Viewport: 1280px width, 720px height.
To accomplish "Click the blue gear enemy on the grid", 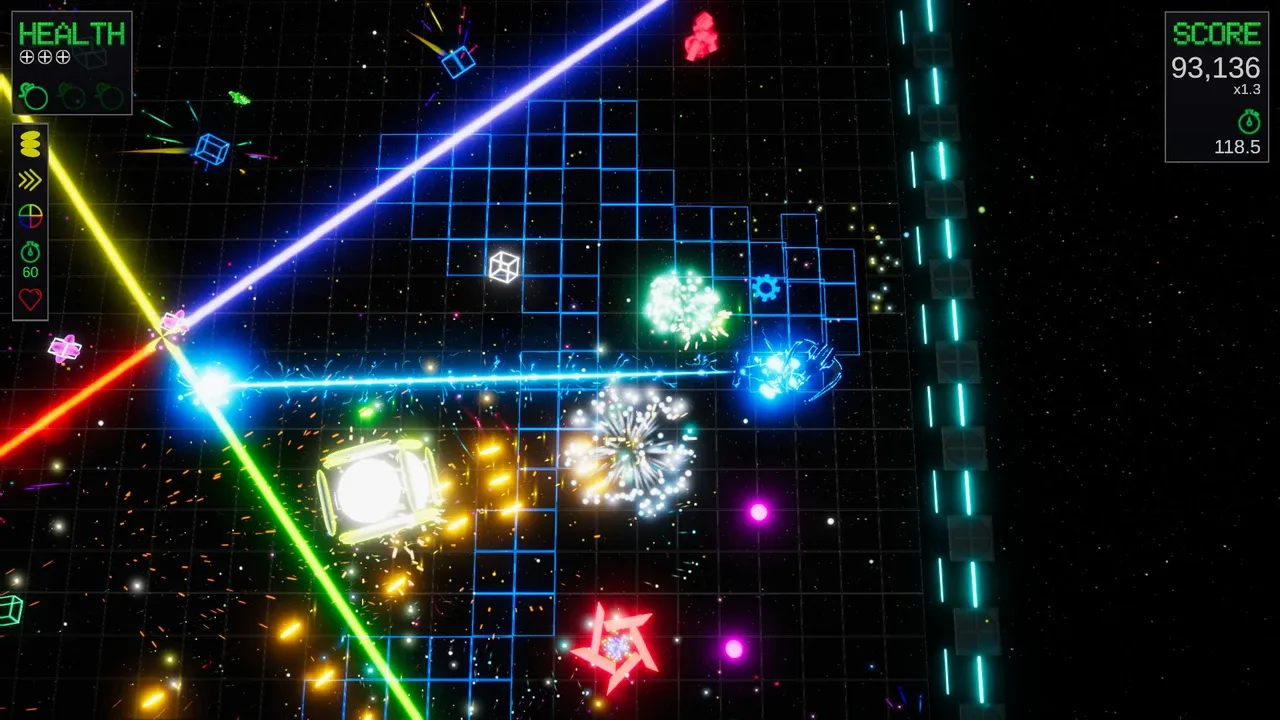I will tap(766, 288).
